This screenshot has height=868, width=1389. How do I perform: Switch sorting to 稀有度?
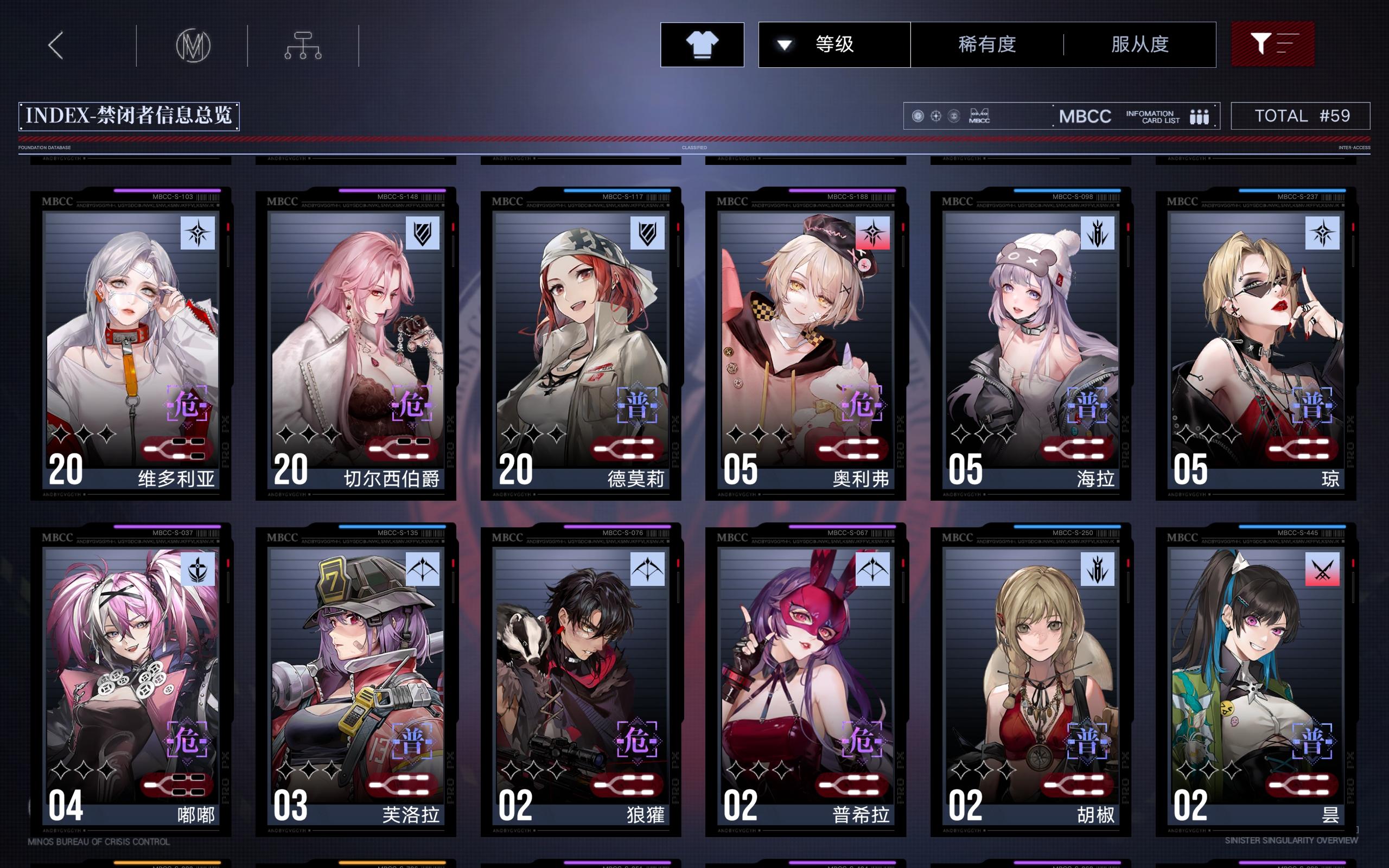click(x=989, y=44)
